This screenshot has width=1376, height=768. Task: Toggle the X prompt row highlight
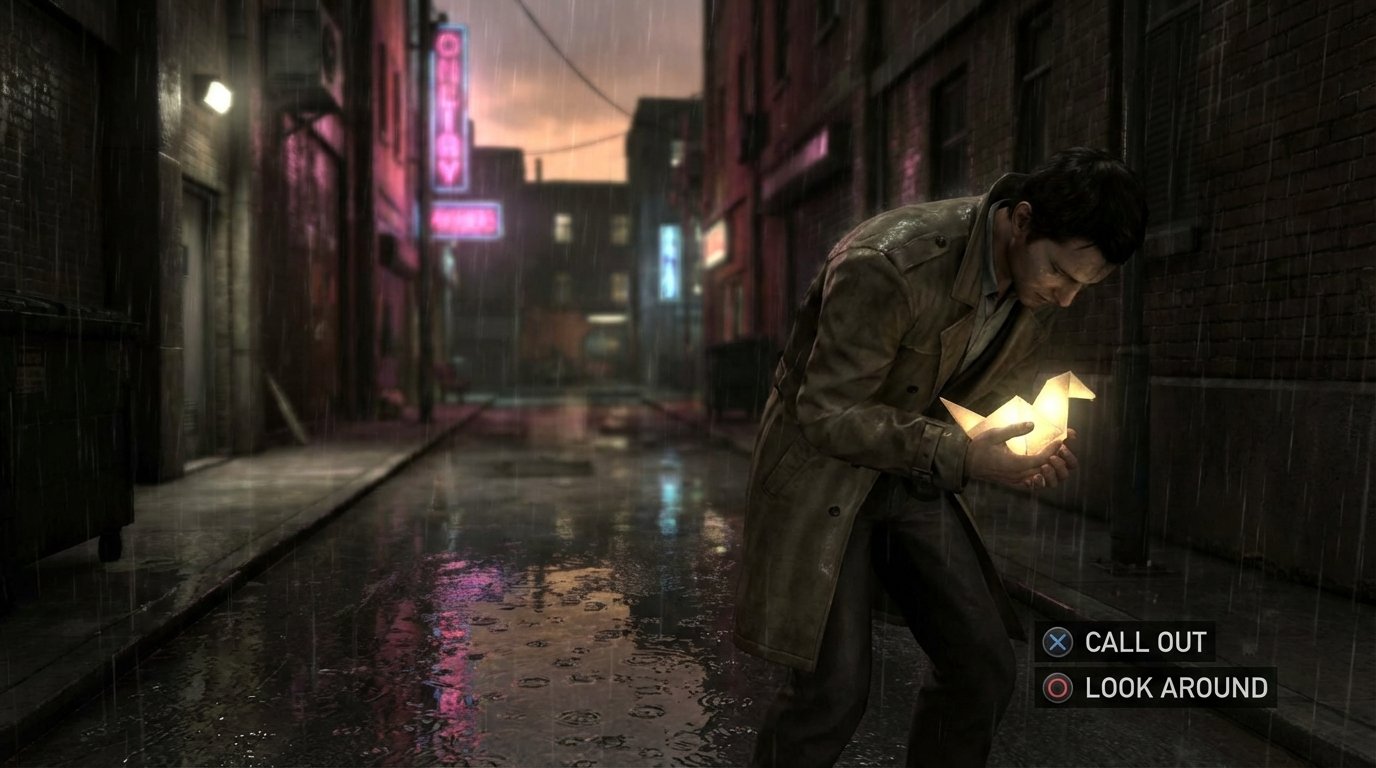click(1058, 643)
